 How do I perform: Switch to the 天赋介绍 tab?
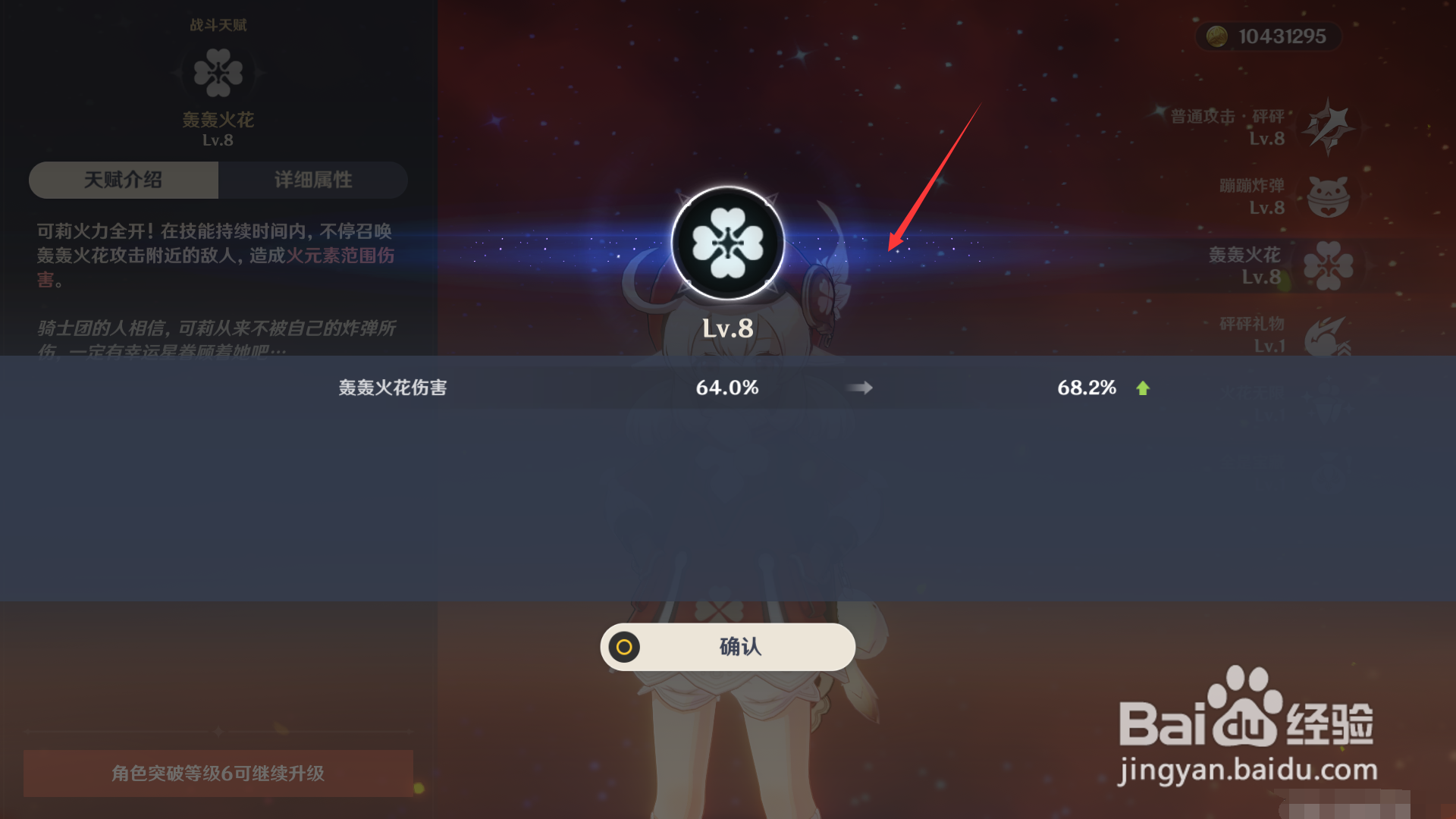coord(124,180)
